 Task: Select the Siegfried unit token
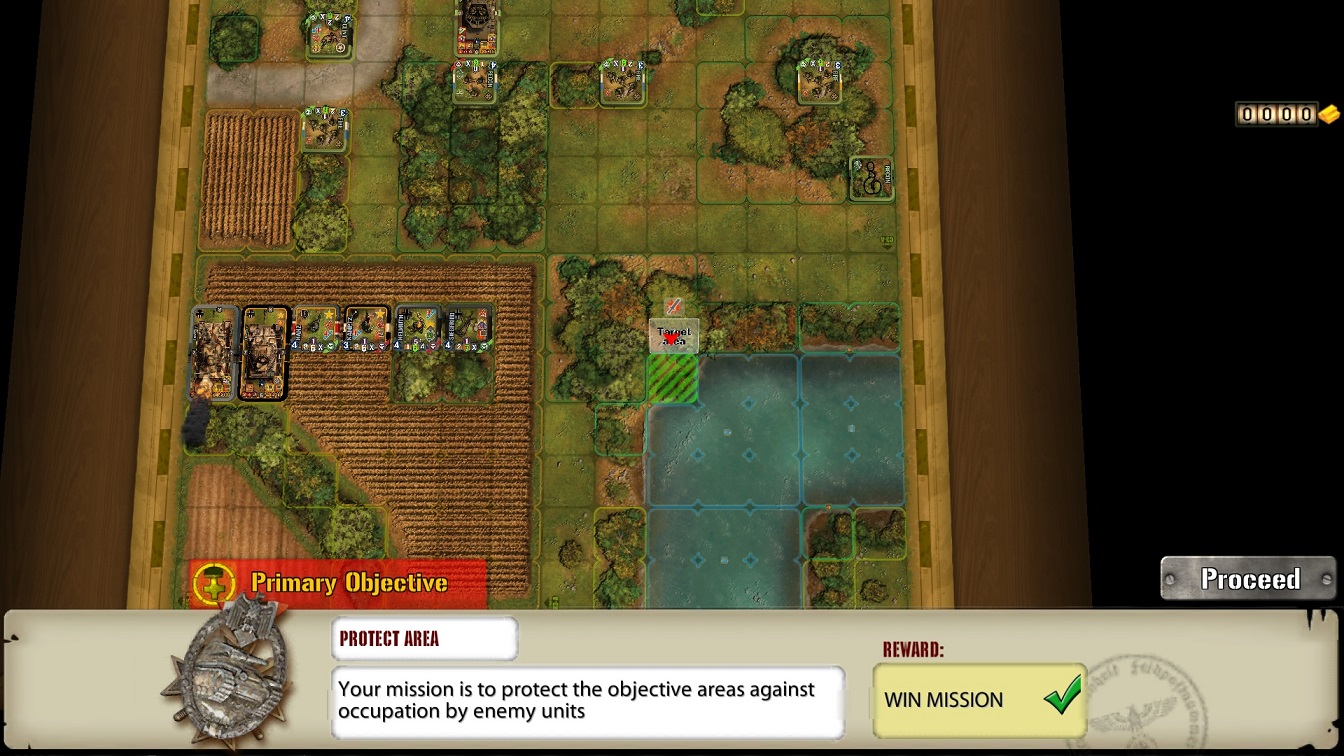(469, 329)
